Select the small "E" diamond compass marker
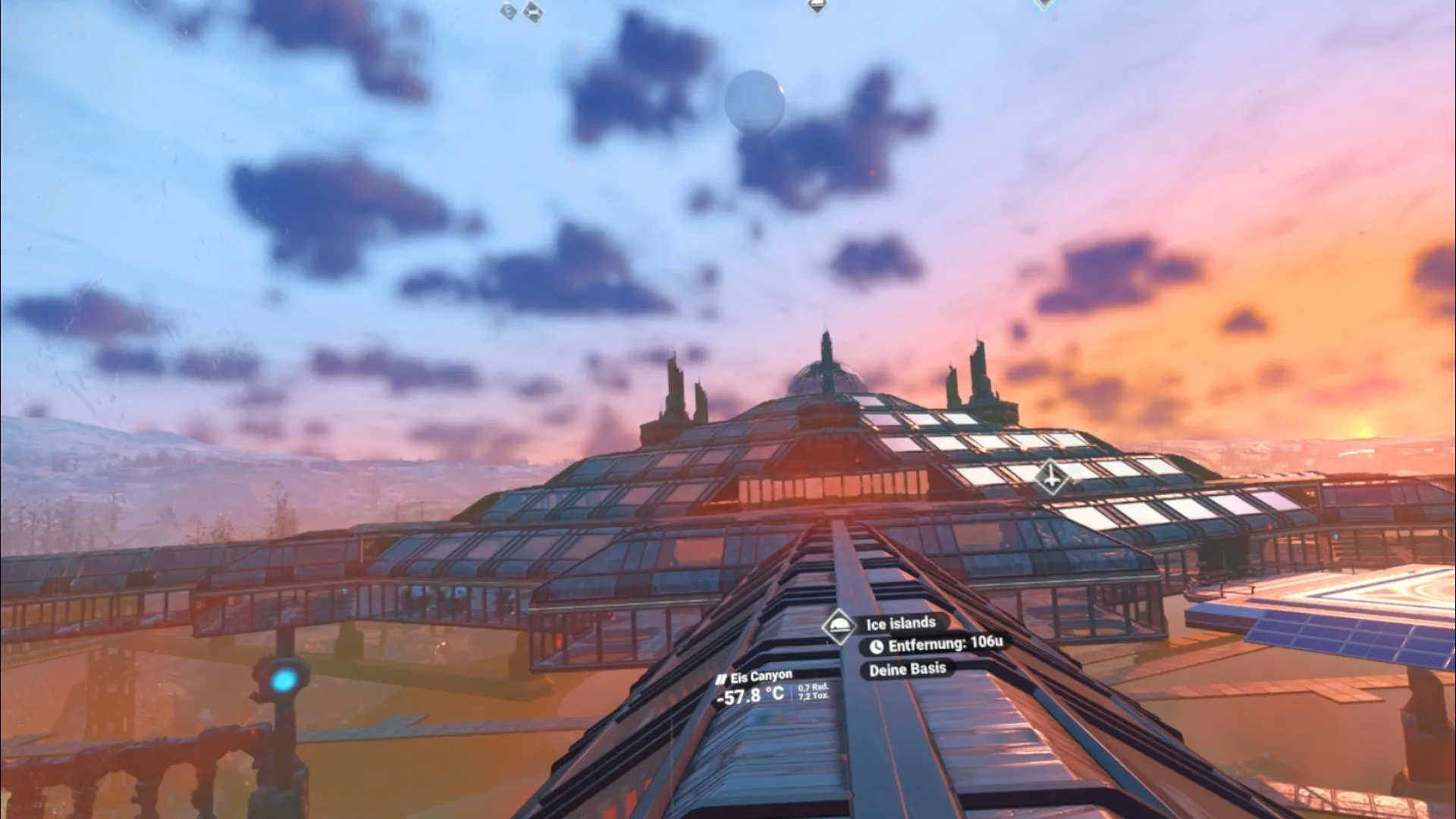The image size is (1456, 819). (508, 11)
